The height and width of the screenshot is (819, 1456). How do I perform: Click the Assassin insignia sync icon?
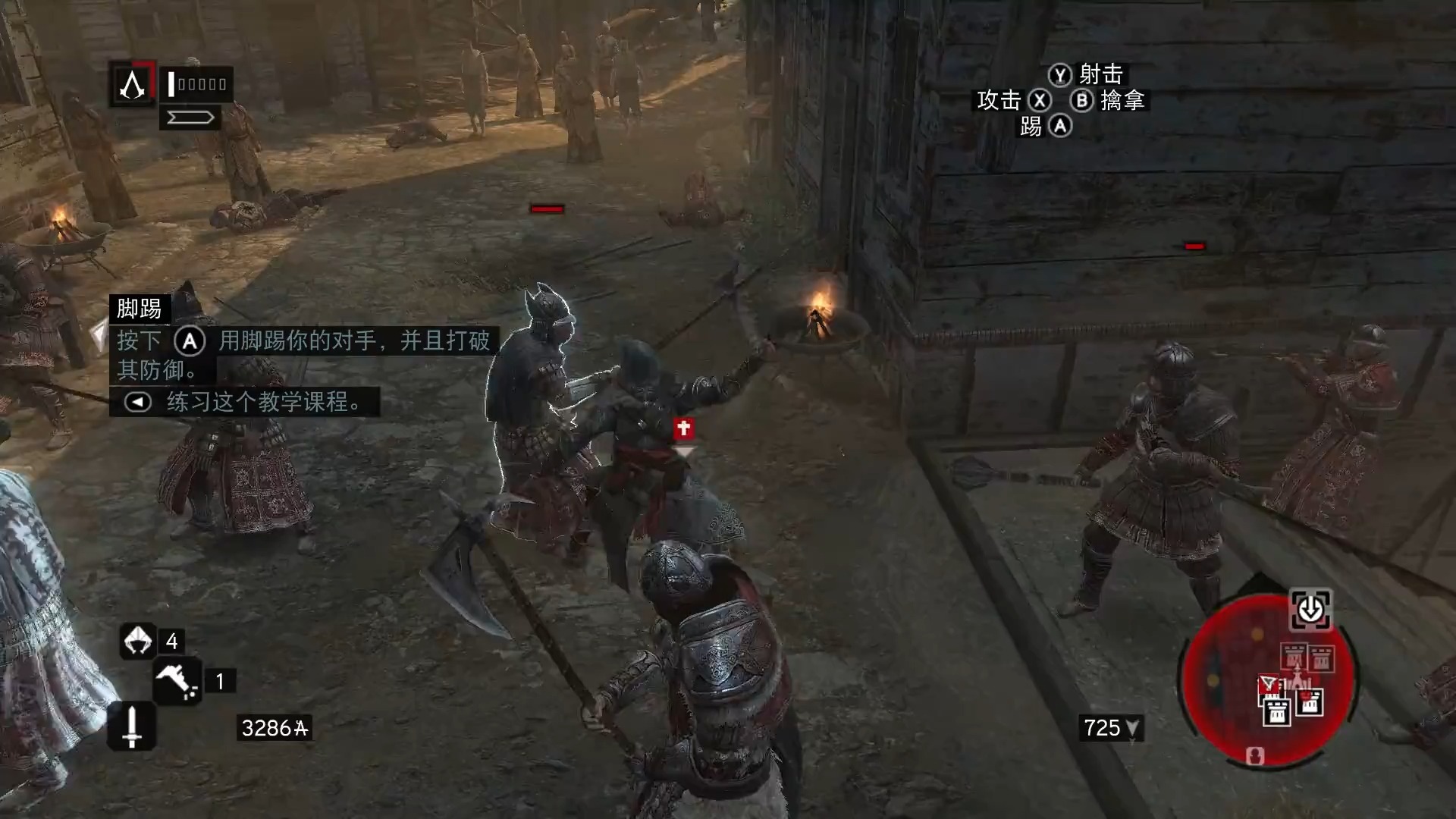click(x=133, y=83)
